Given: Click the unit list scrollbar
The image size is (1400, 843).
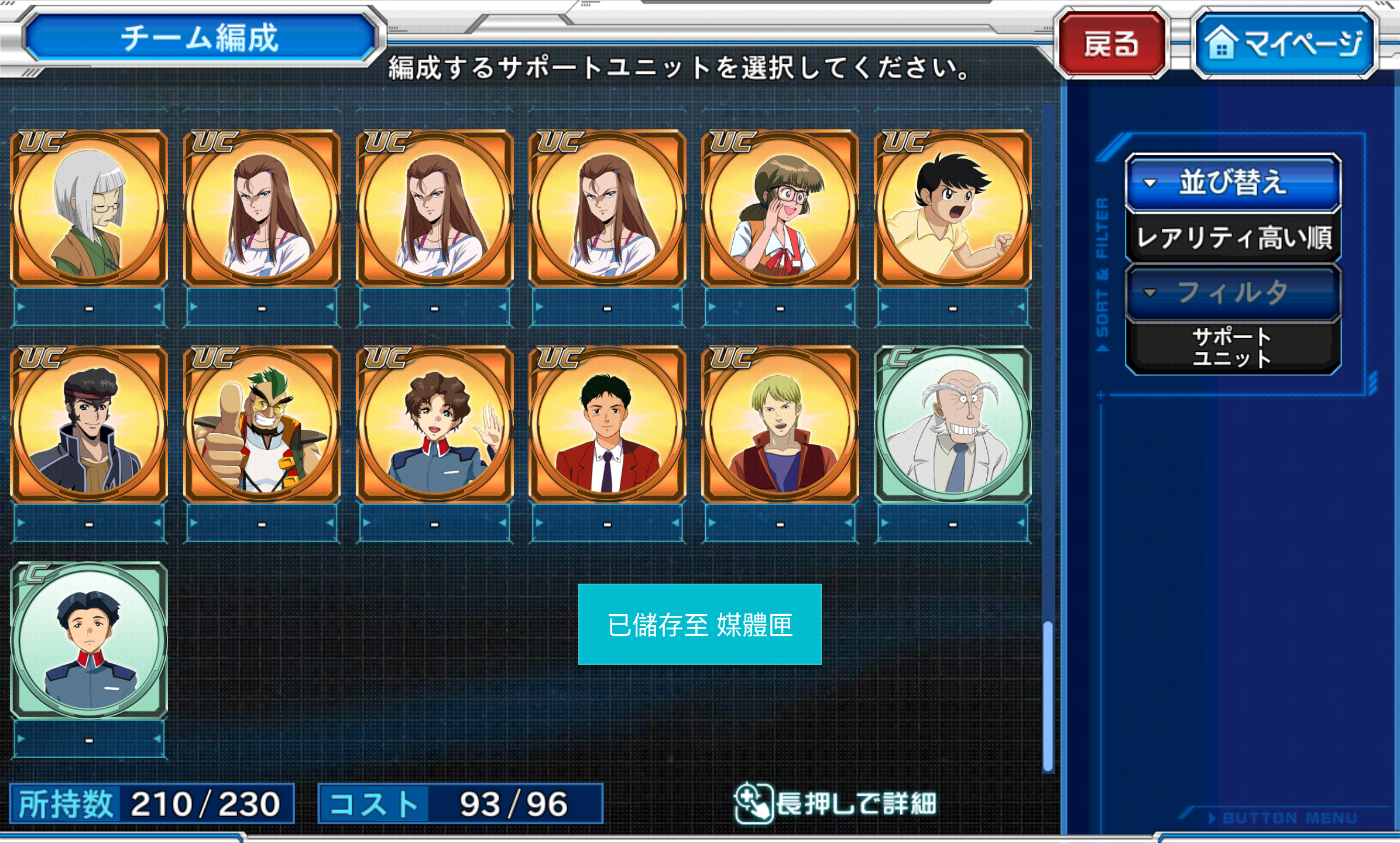Looking at the screenshot, I should pos(1048,695).
